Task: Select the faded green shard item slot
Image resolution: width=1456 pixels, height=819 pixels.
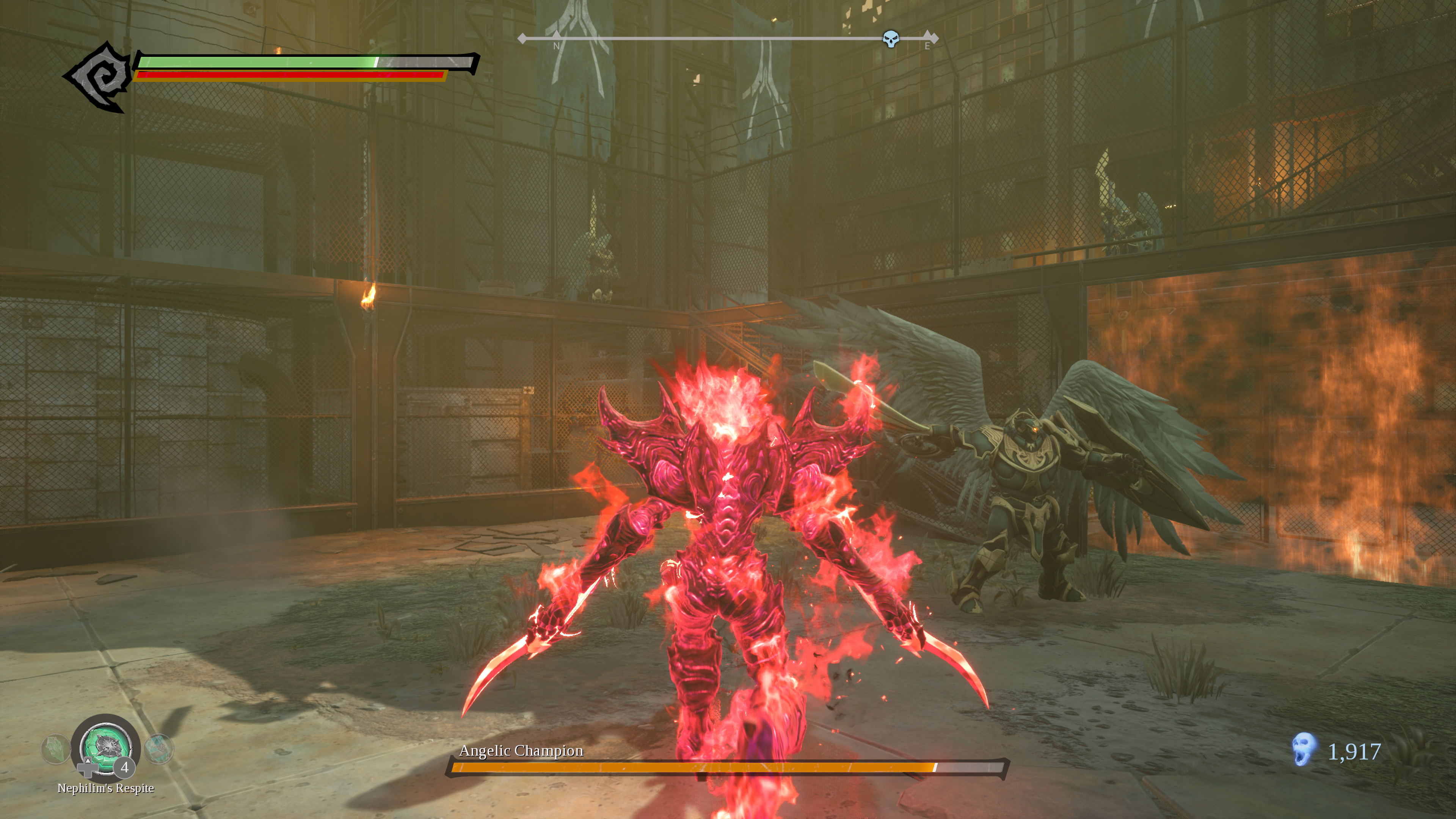Action: click(55, 749)
